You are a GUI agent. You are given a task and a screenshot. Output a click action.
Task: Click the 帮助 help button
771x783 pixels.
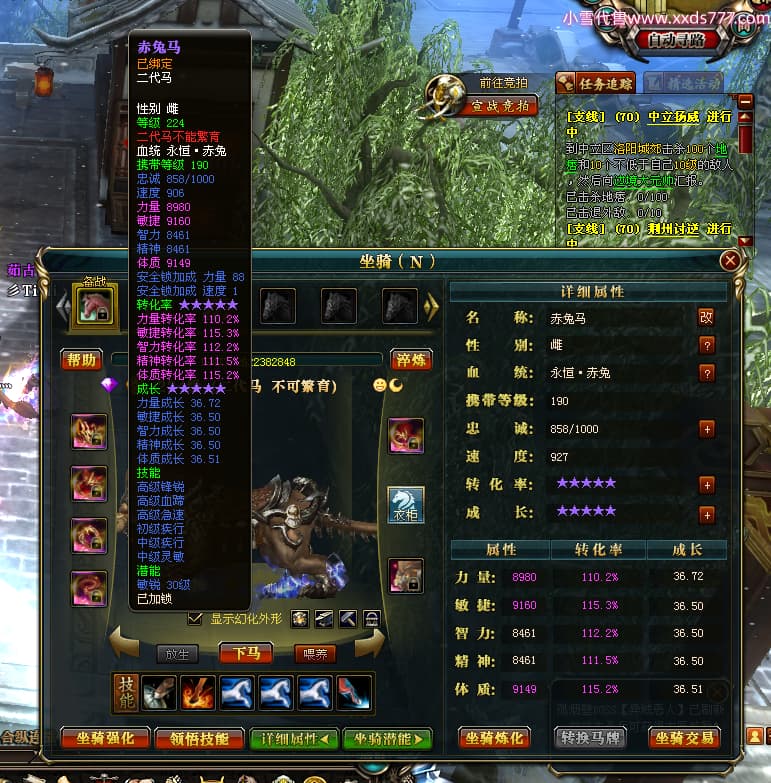(82, 360)
